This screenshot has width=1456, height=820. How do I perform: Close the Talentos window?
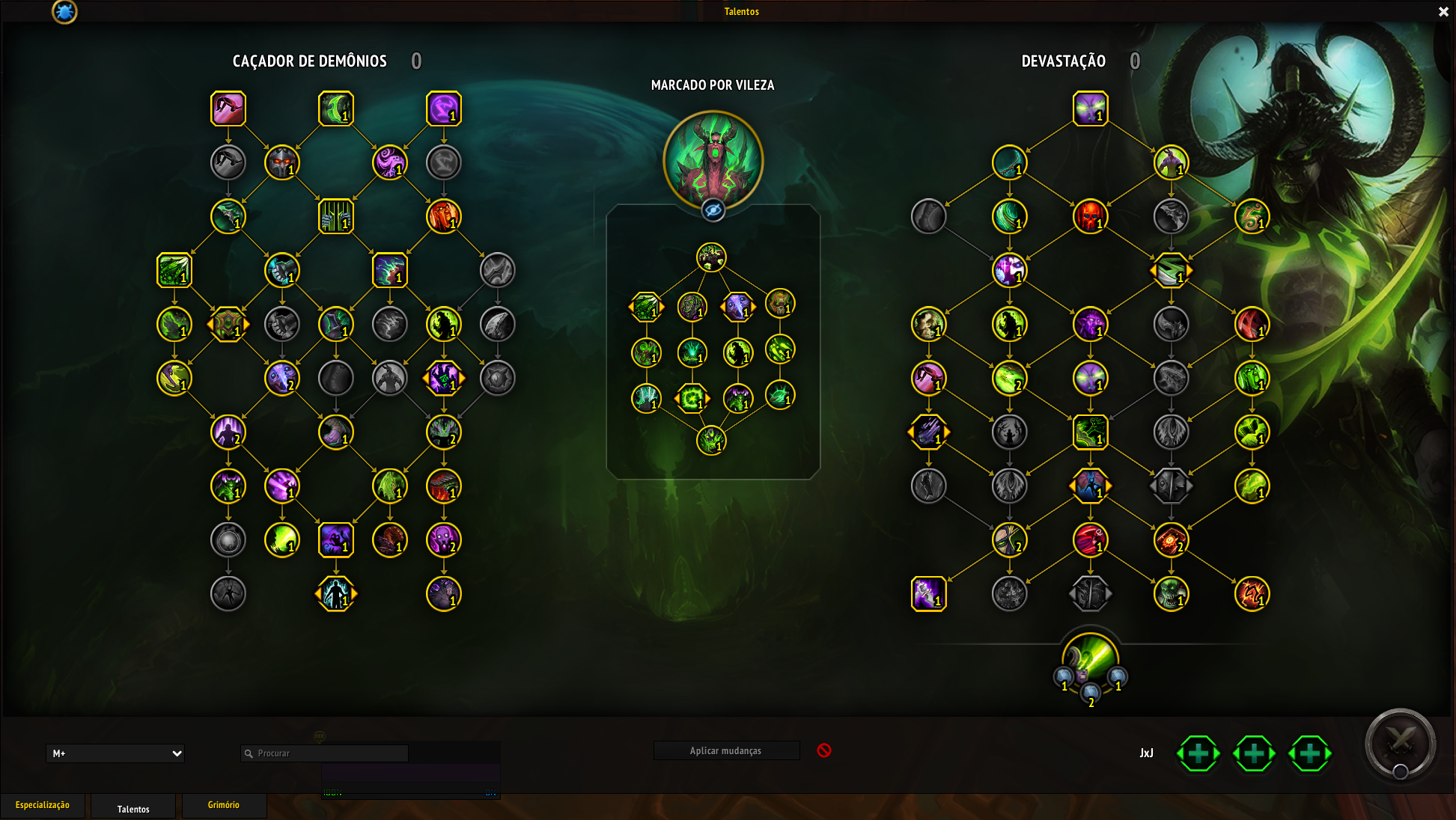pos(1443,11)
